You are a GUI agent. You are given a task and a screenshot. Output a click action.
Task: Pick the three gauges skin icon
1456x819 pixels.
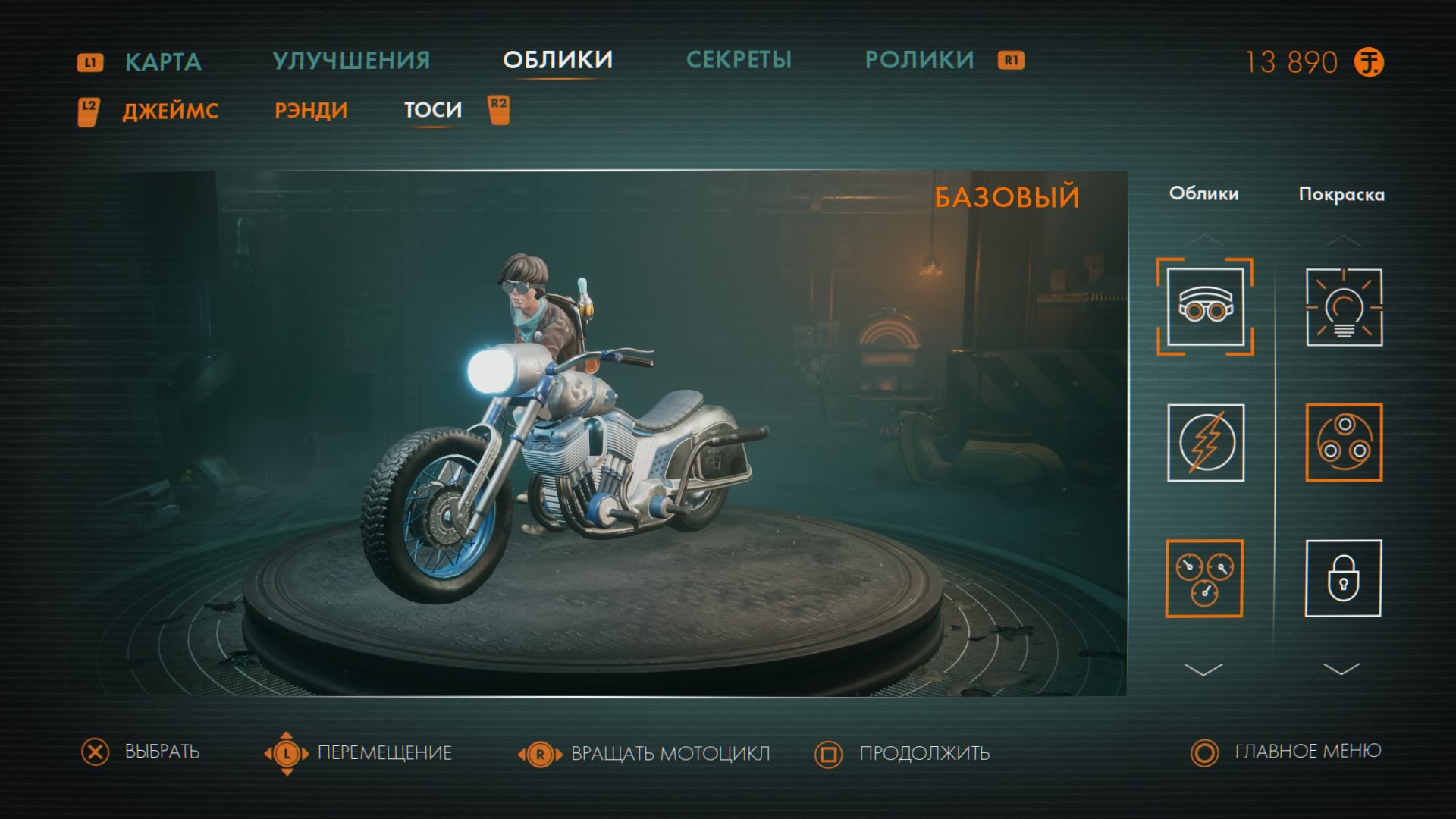tap(1204, 579)
